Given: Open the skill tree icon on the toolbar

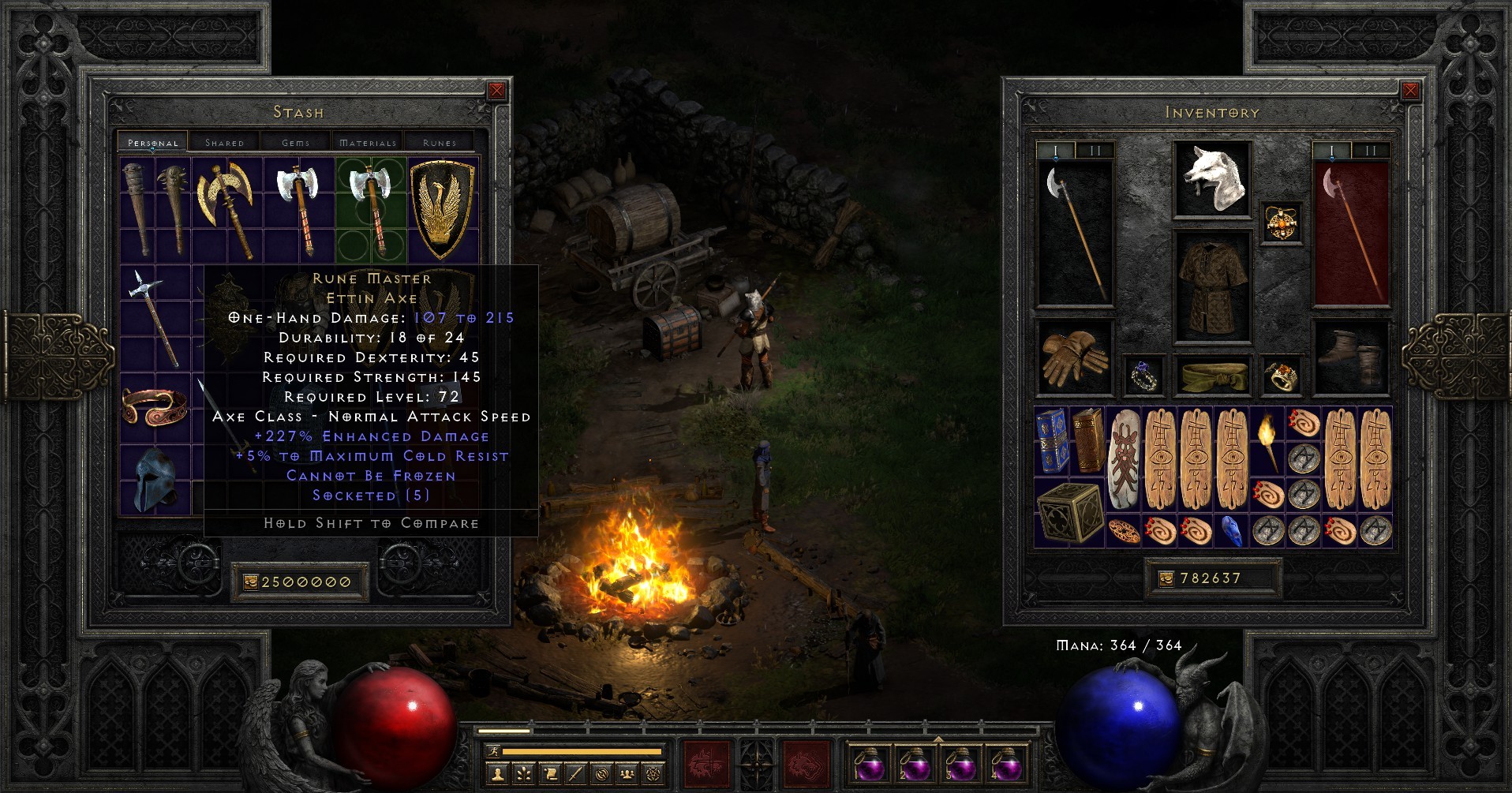Looking at the screenshot, I should [523, 773].
